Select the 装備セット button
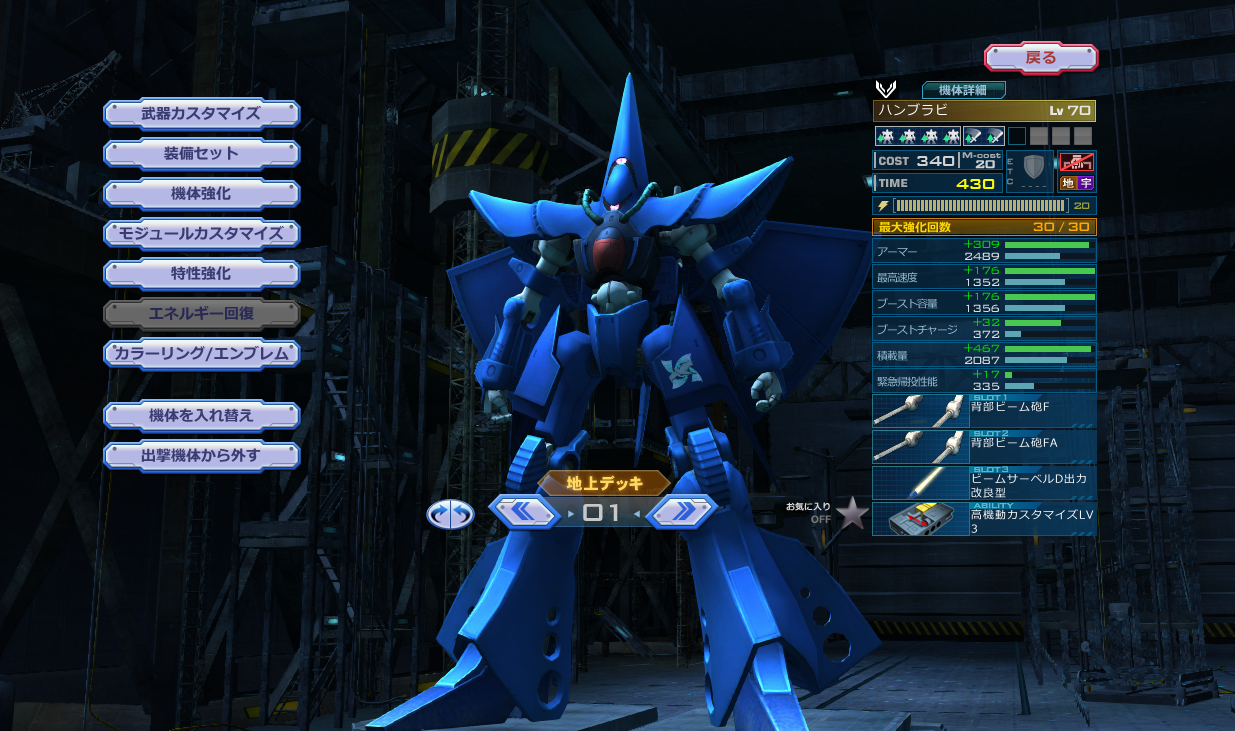 coord(201,153)
